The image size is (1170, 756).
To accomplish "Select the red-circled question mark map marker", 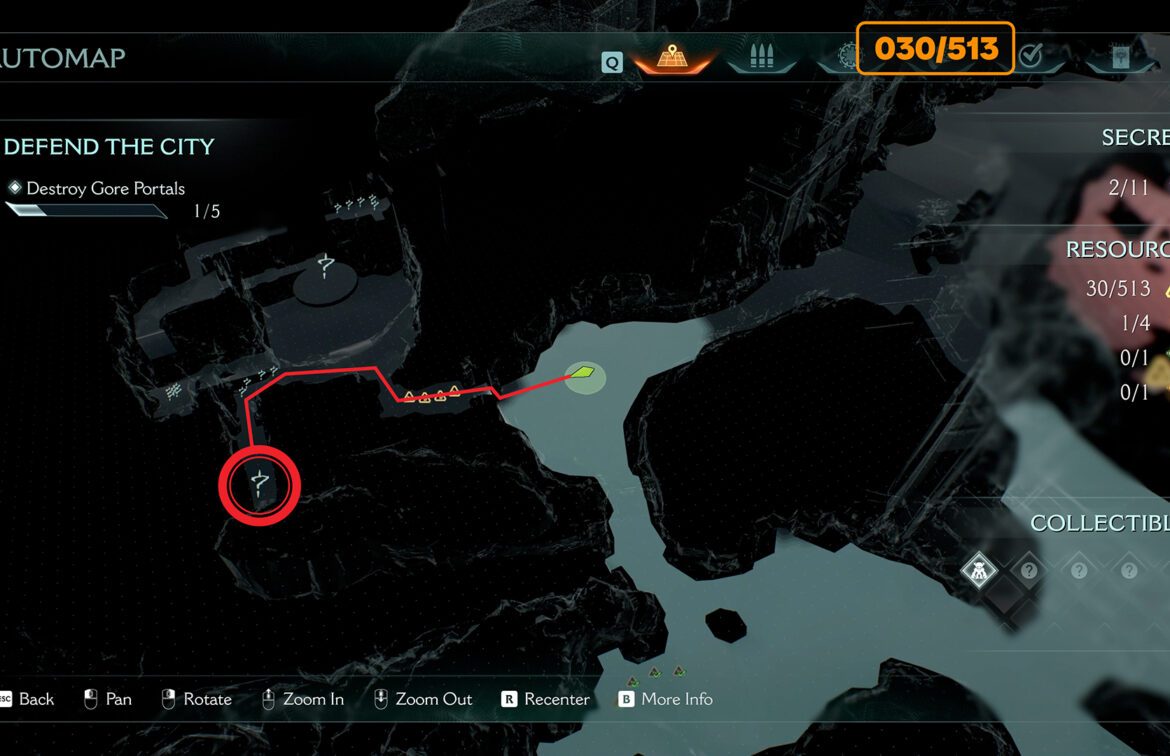I will [x=260, y=485].
